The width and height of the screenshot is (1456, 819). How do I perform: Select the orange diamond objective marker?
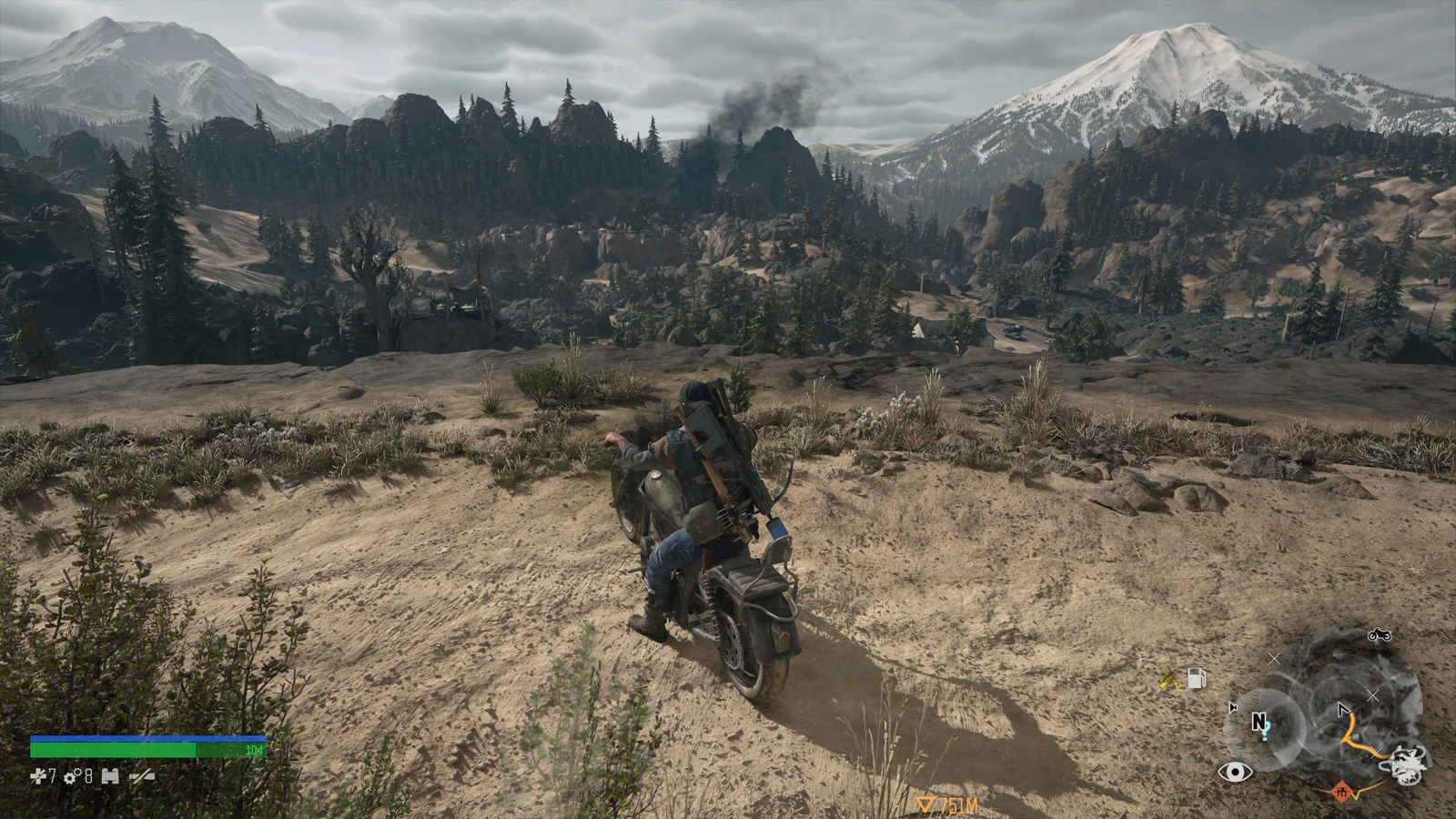pyautogui.click(x=1340, y=793)
